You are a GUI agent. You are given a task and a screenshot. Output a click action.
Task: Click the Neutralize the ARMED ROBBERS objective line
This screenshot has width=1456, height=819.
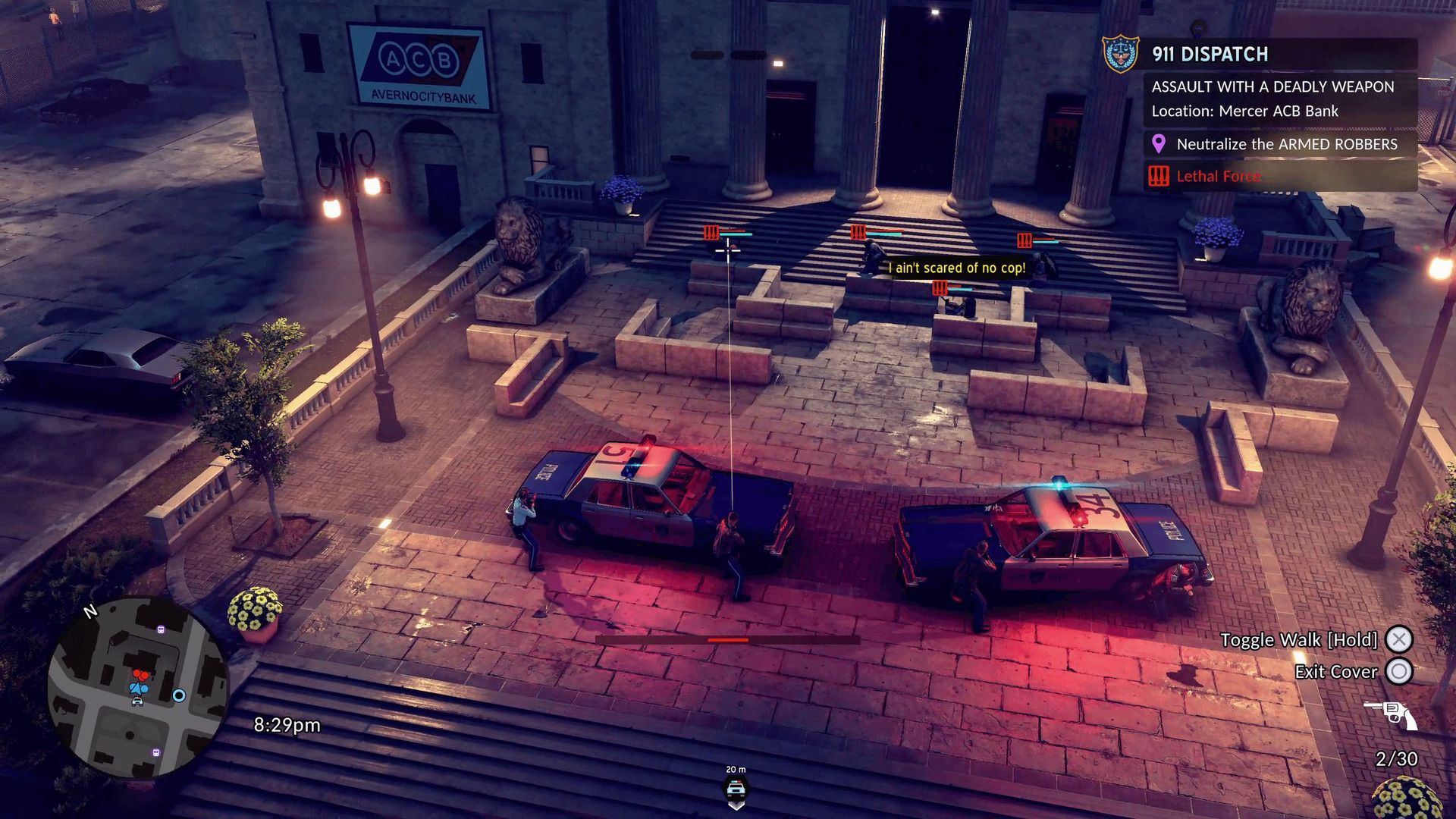[1287, 144]
